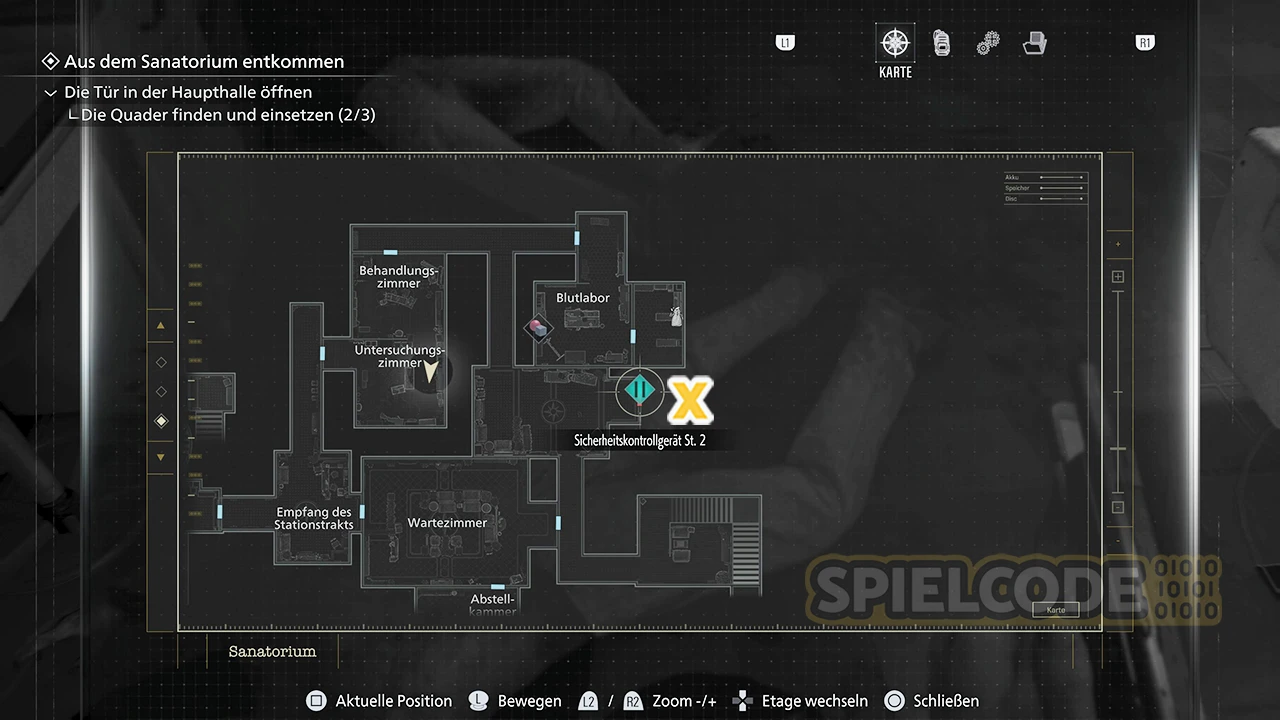Adjust the vertical map zoom slider
1280x720 pixels.
(x=1118, y=449)
